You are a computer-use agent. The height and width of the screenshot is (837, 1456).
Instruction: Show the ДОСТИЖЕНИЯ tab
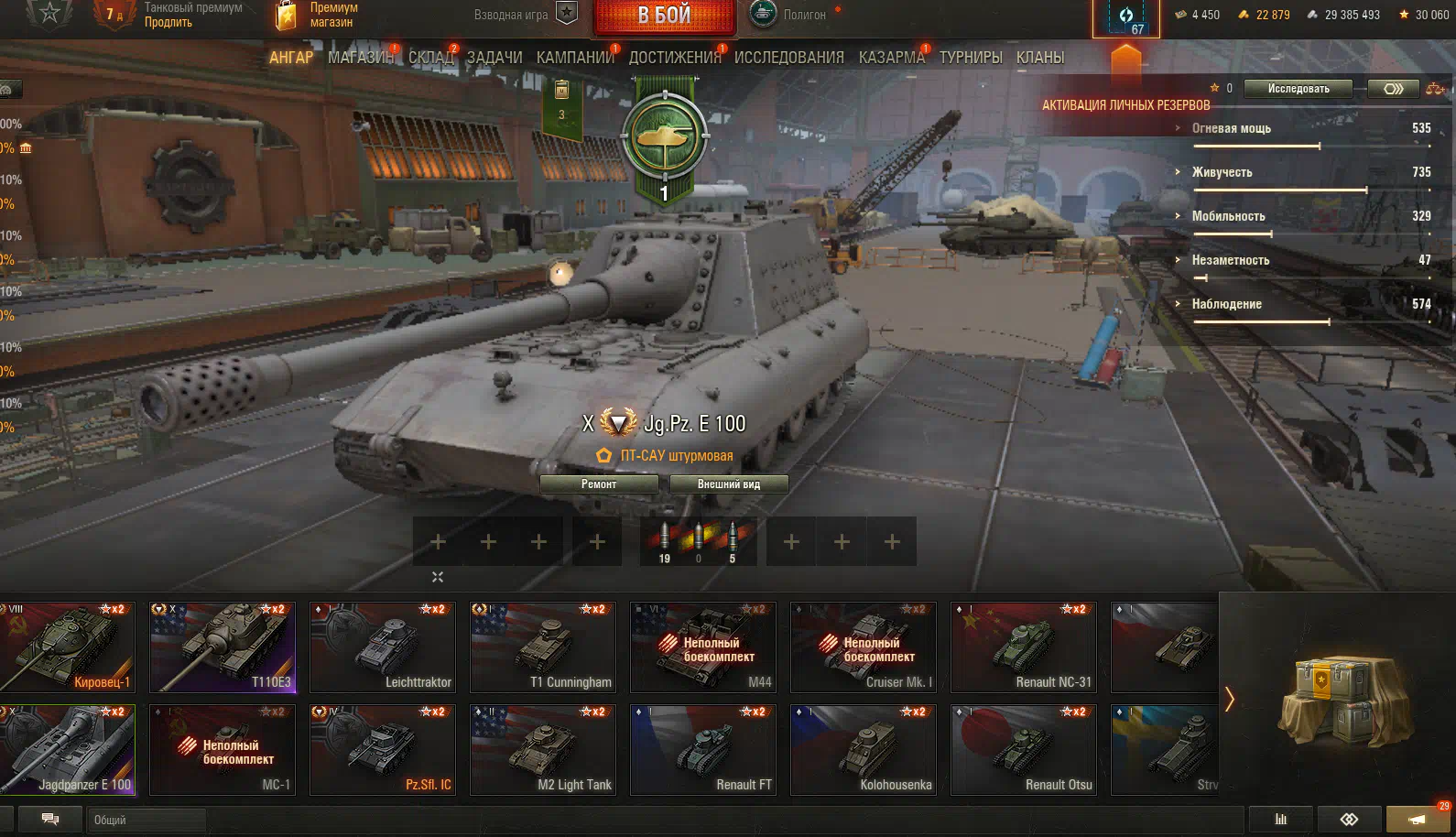coord(675,58)
